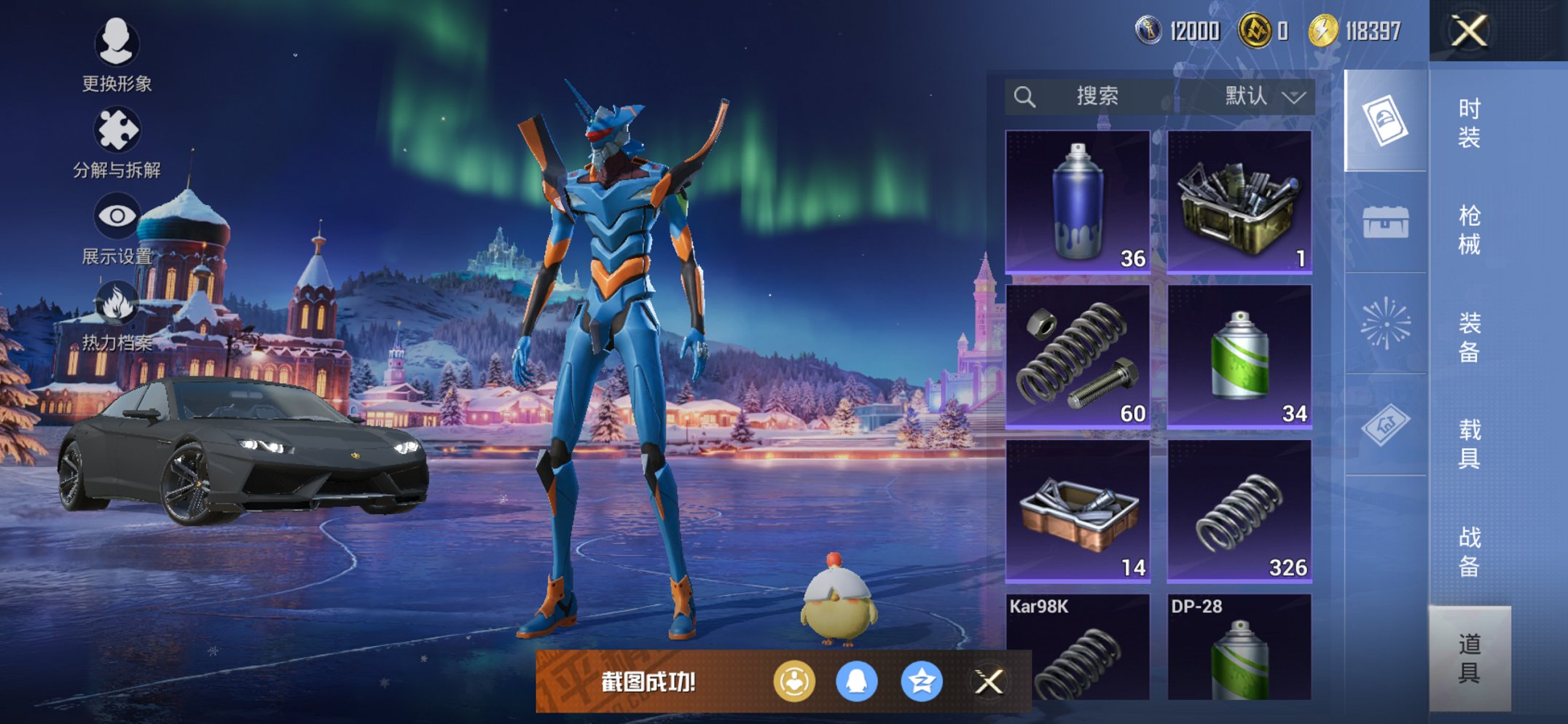Screen dimensions: 1568x724
Task: Switch to 枪械 firearms tab
Action: coord(1469,229)
